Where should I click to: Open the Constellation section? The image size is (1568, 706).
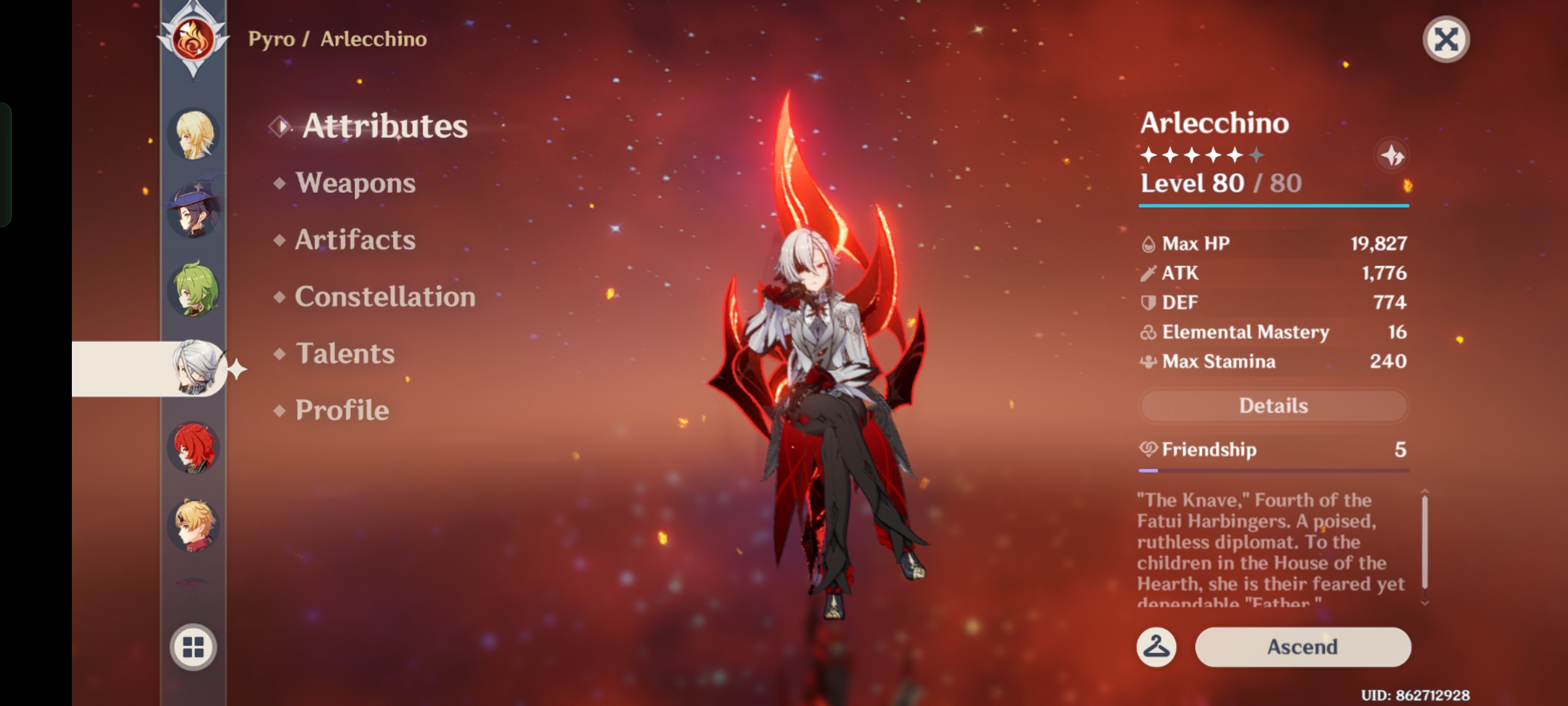pos(385,297)
